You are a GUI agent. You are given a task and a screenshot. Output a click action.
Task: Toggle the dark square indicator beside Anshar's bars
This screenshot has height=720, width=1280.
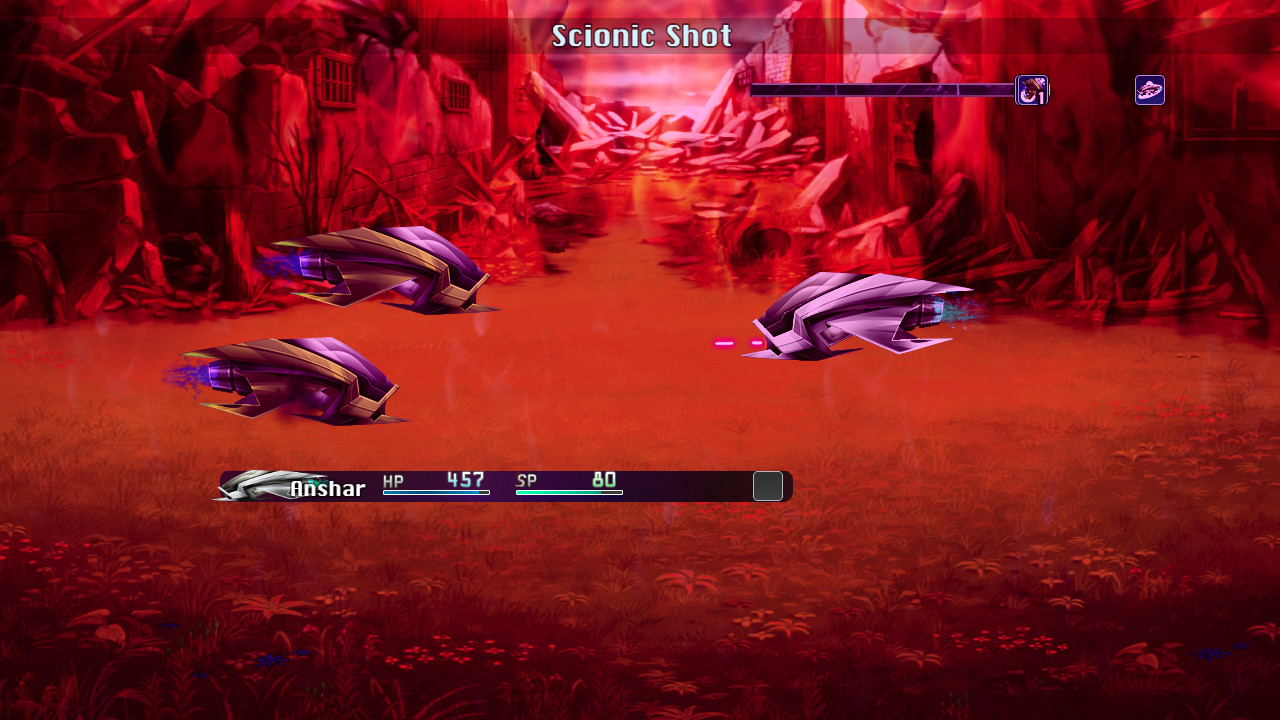[x=769, y=486]
